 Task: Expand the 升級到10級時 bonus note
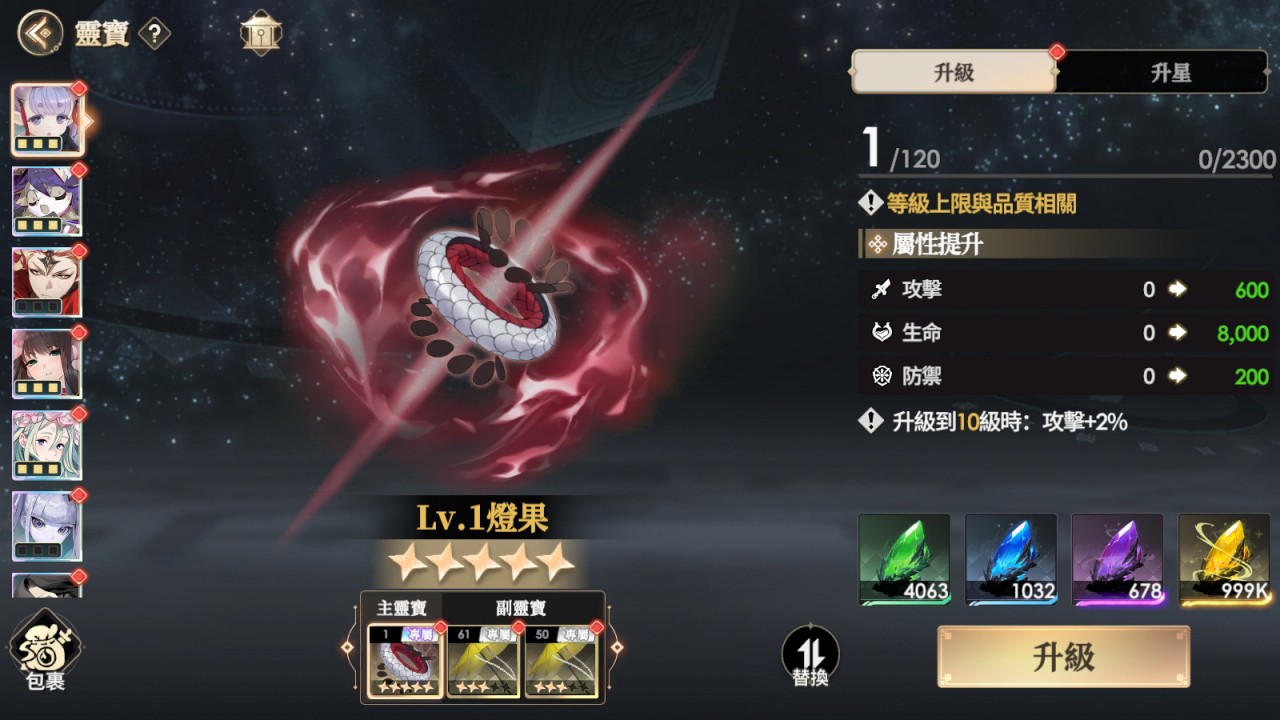1000,423
